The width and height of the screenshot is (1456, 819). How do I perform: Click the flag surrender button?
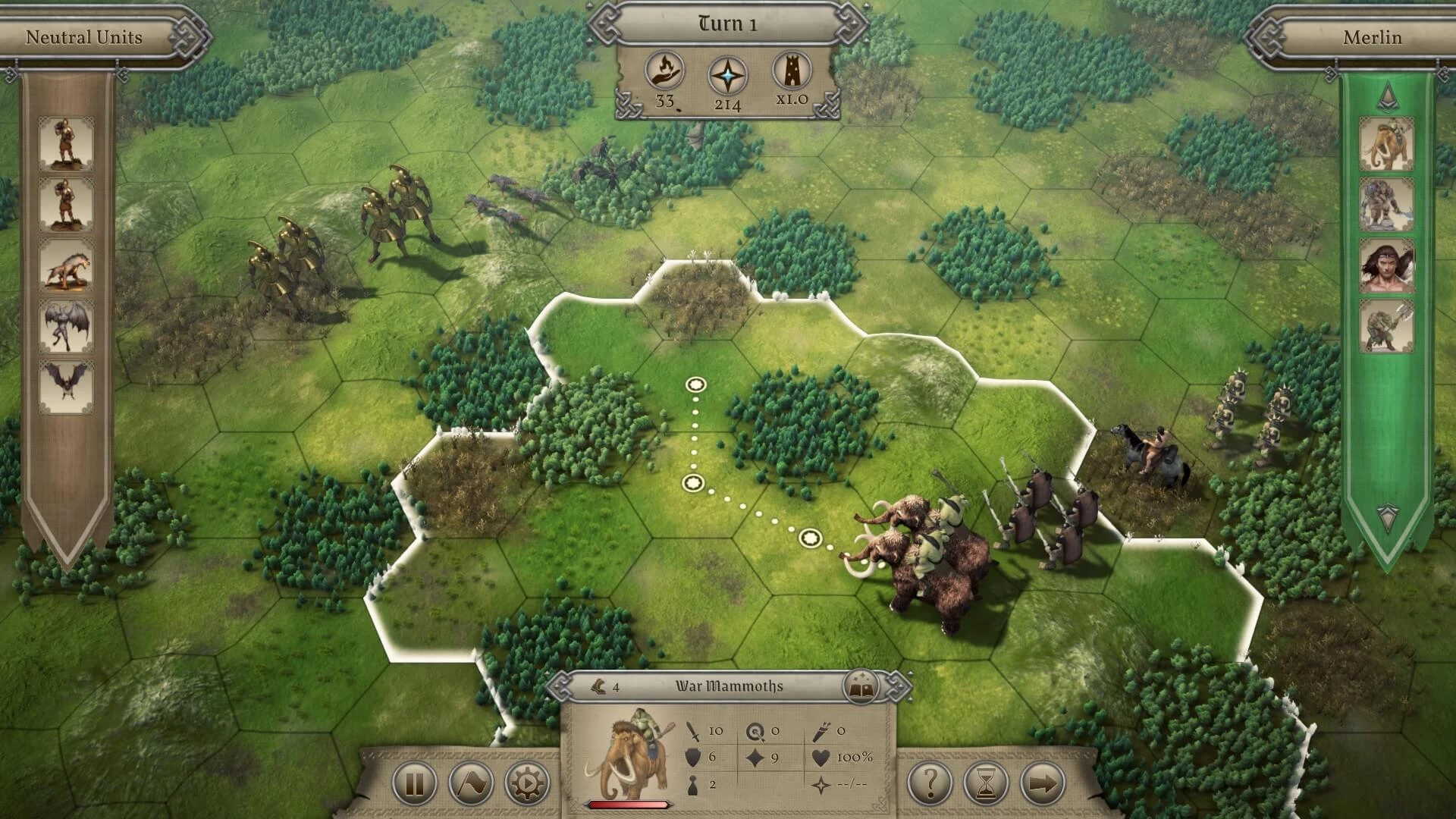point(471,783)
